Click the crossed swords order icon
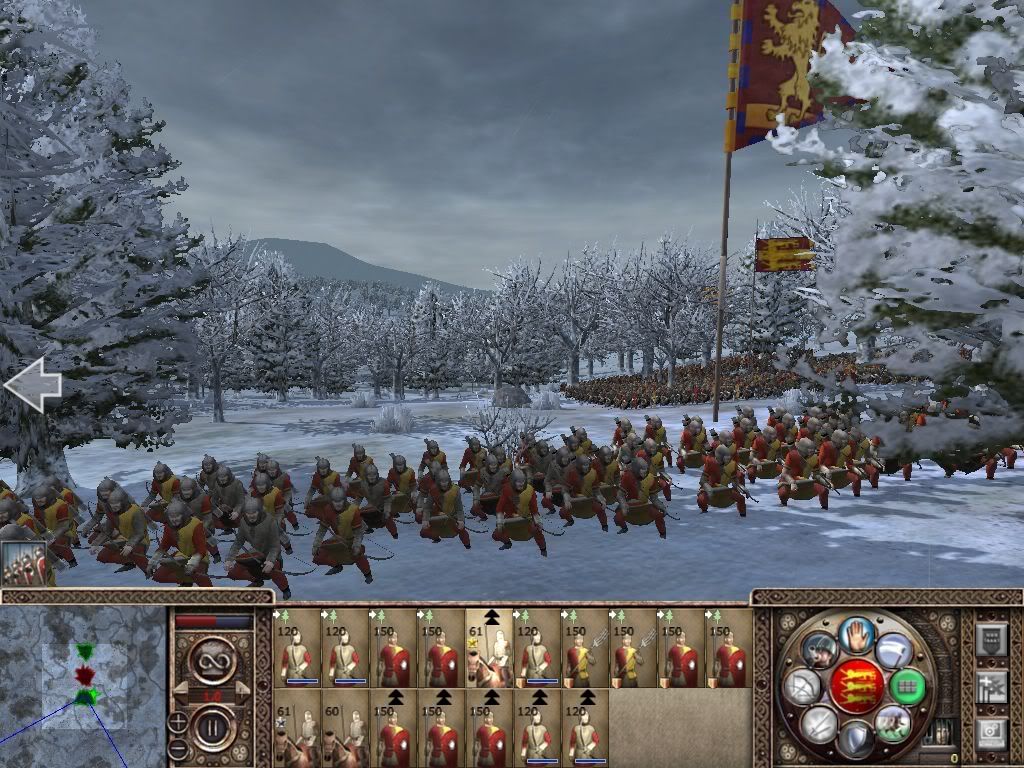1024x768 pixels. [819, 722]
